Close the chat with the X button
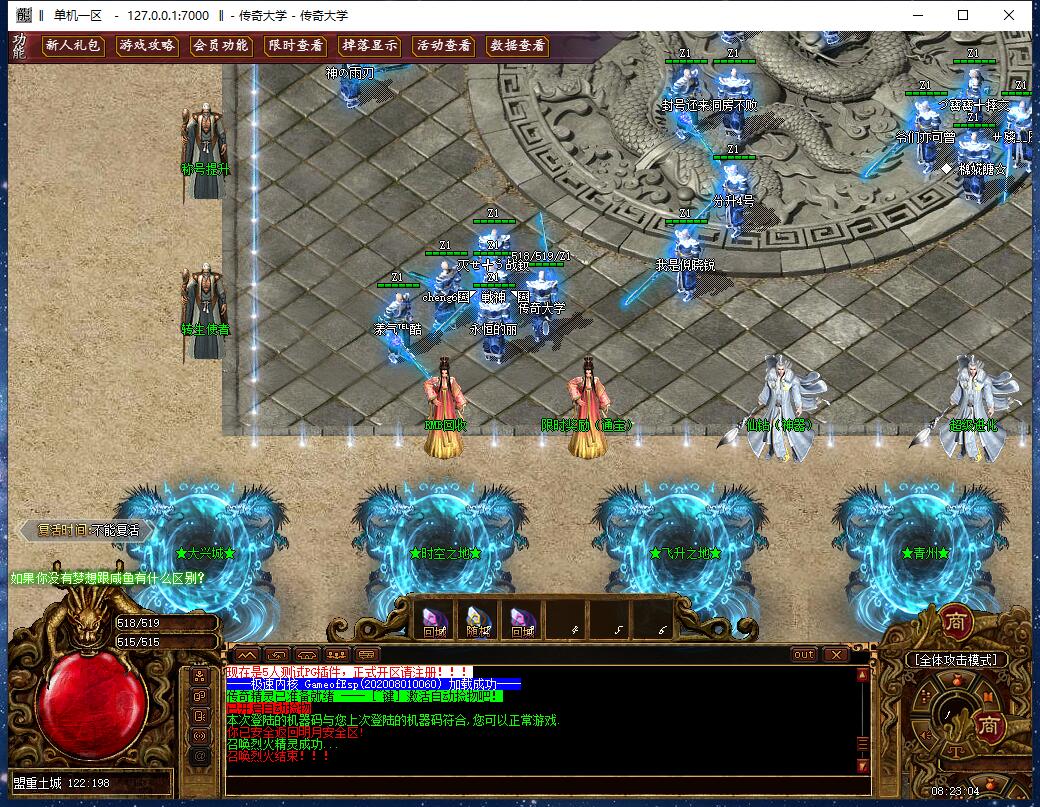The width and height of the screenshot is (1040, 807). [x=834, y=655]
